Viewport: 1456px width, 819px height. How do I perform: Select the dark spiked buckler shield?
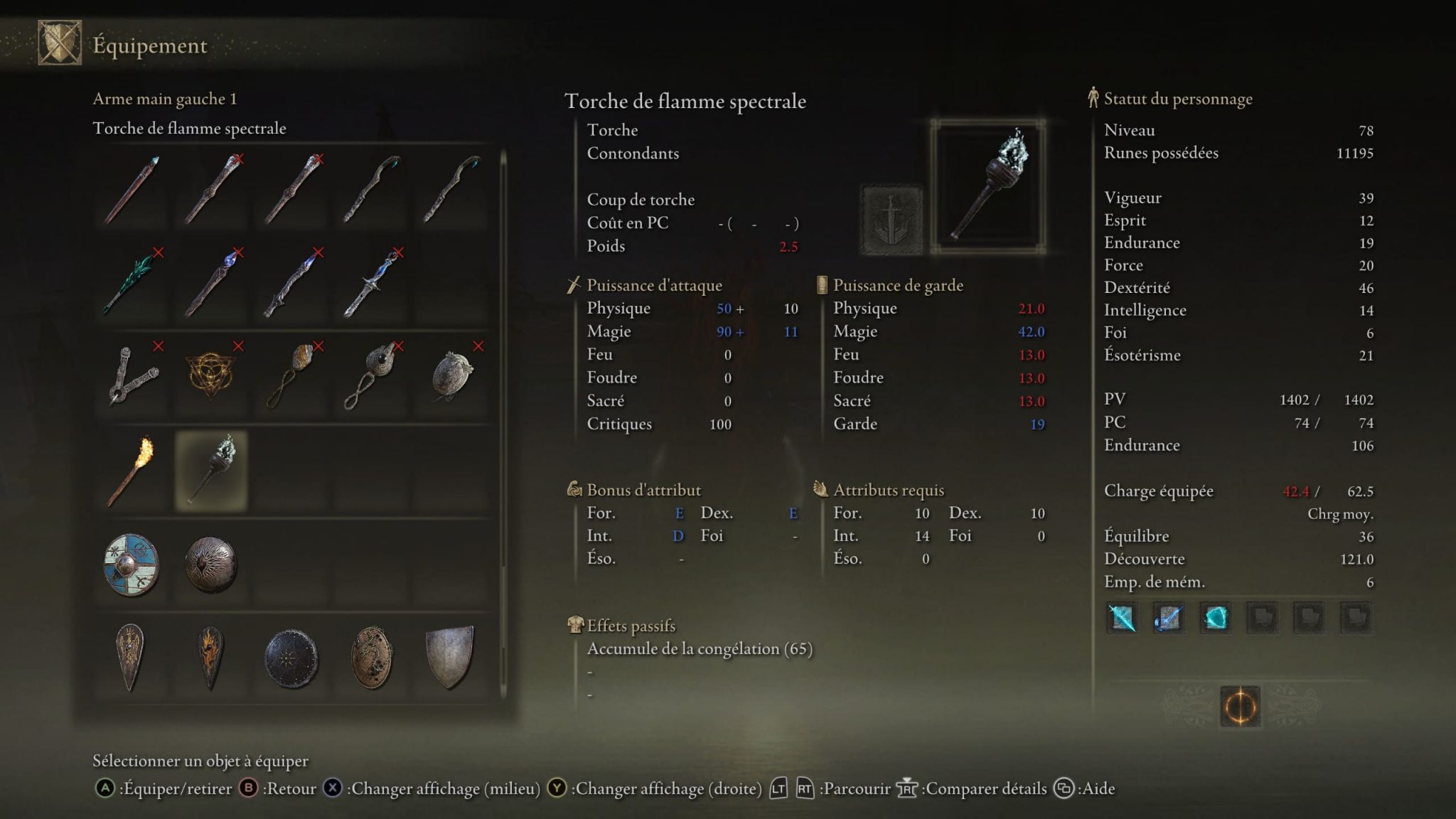[x=213, y=565]
